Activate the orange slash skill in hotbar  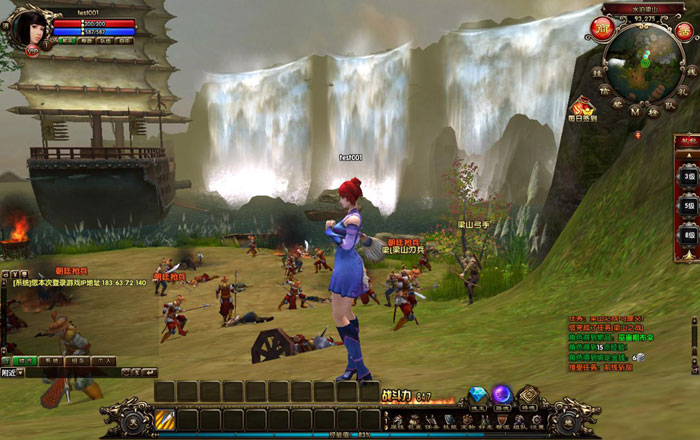point(164,418)
